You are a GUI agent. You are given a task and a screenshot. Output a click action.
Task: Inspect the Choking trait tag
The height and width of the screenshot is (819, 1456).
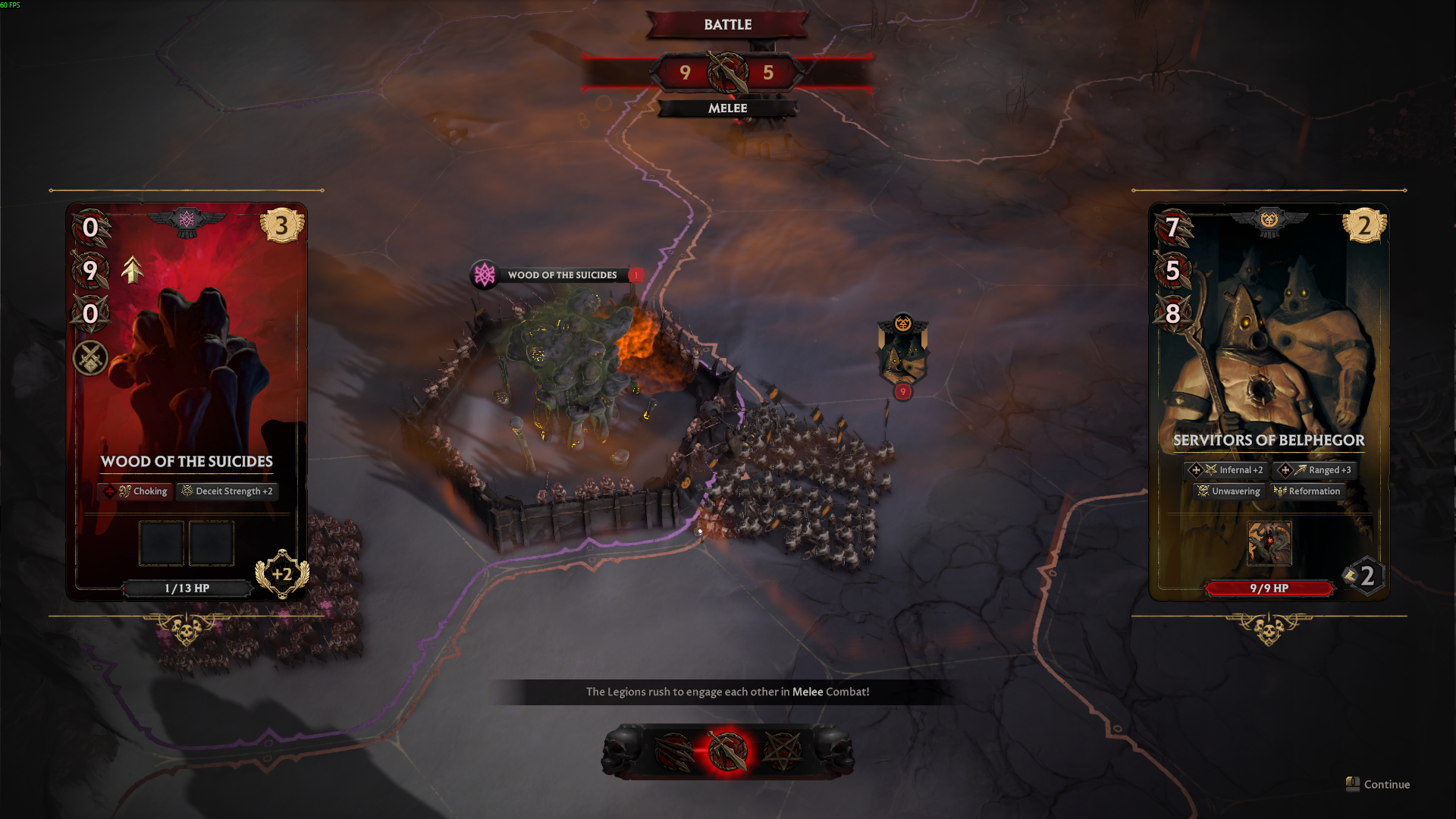(136, 491)
